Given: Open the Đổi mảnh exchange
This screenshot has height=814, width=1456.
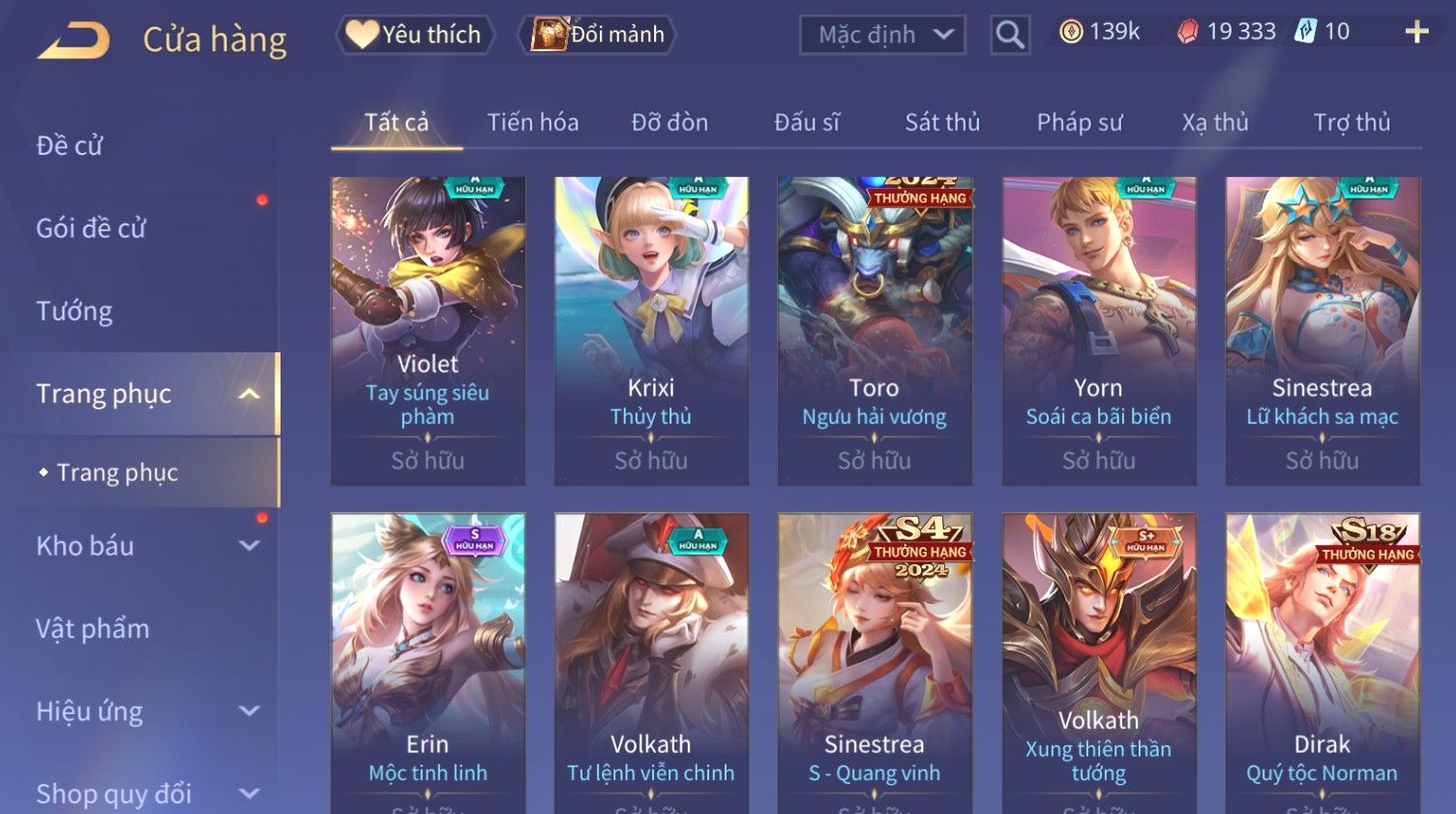Looking at the screenshot, I should click(x=598, y=35).
